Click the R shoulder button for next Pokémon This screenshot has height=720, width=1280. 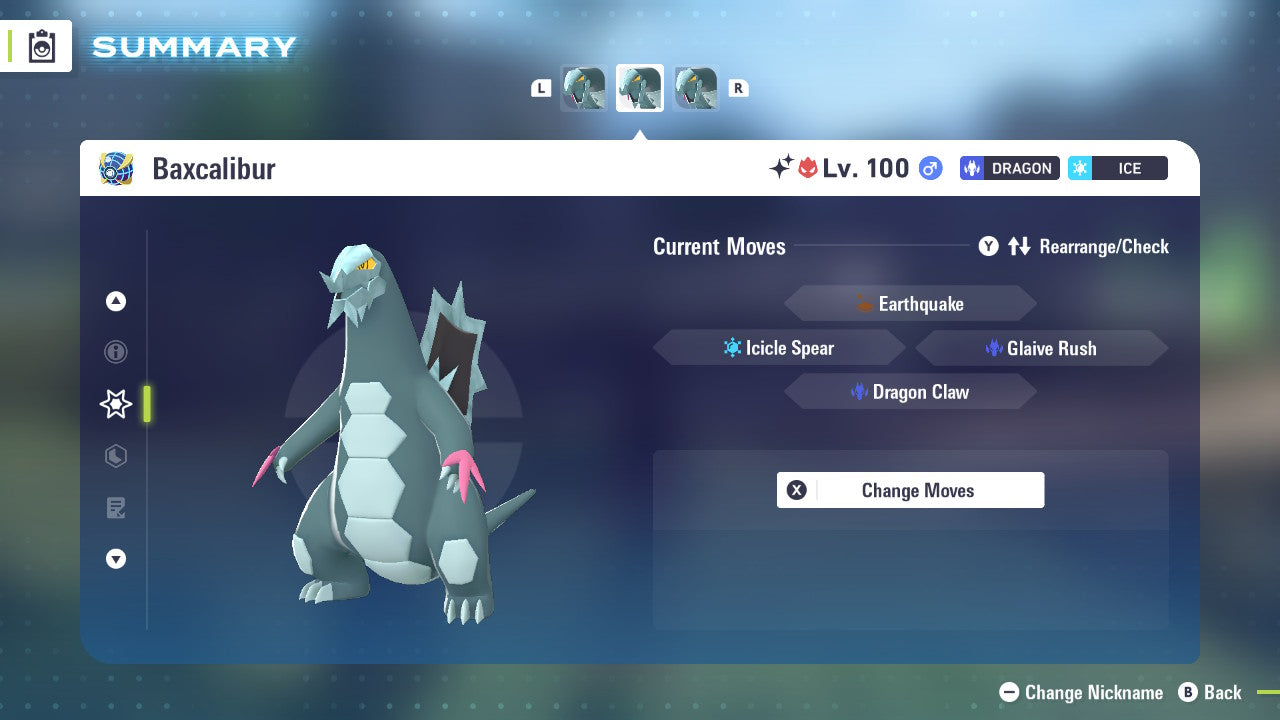click(x=738, y=87)
